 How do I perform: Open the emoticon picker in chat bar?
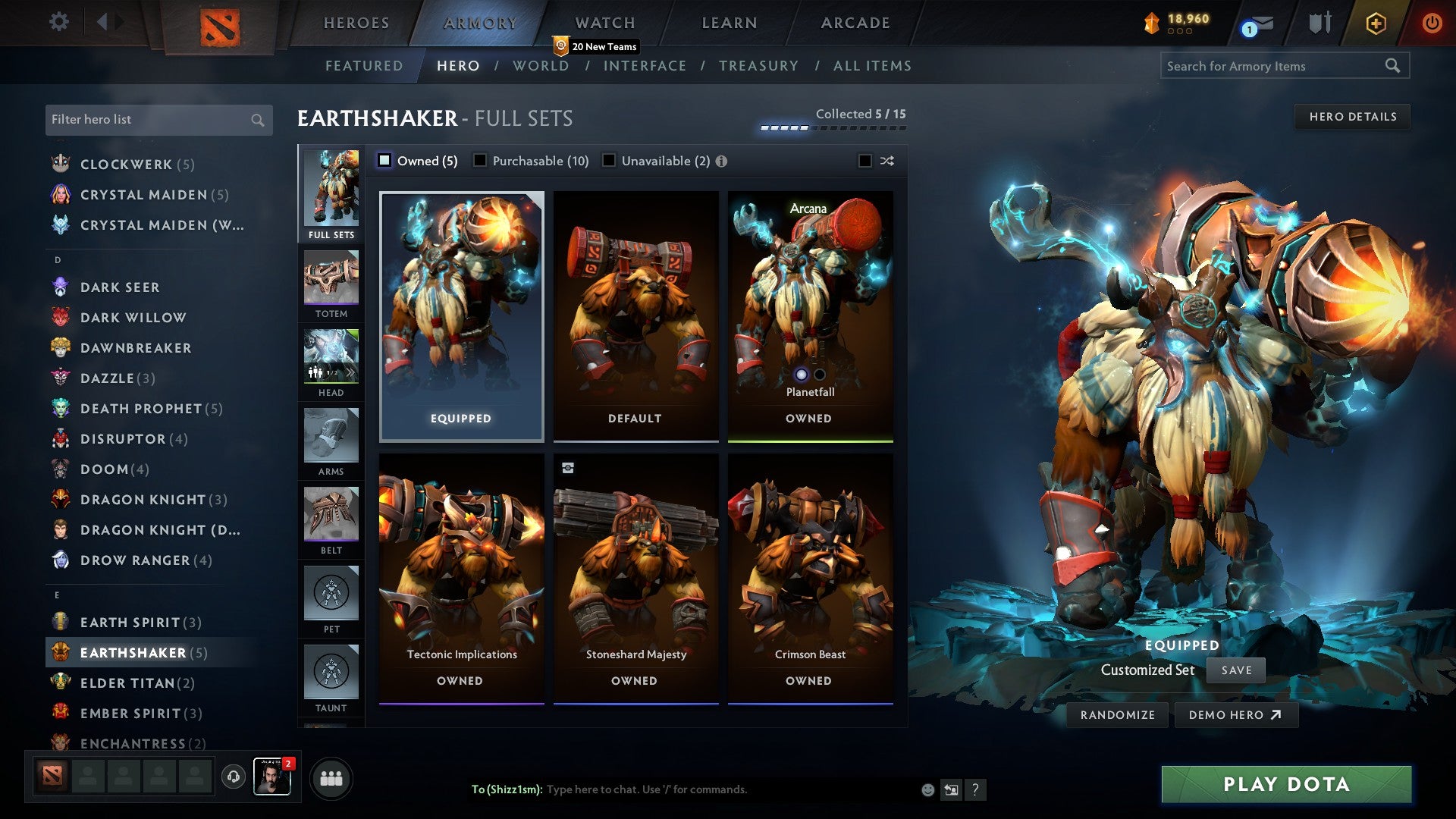pyautogui.click(x=927, y=789)
